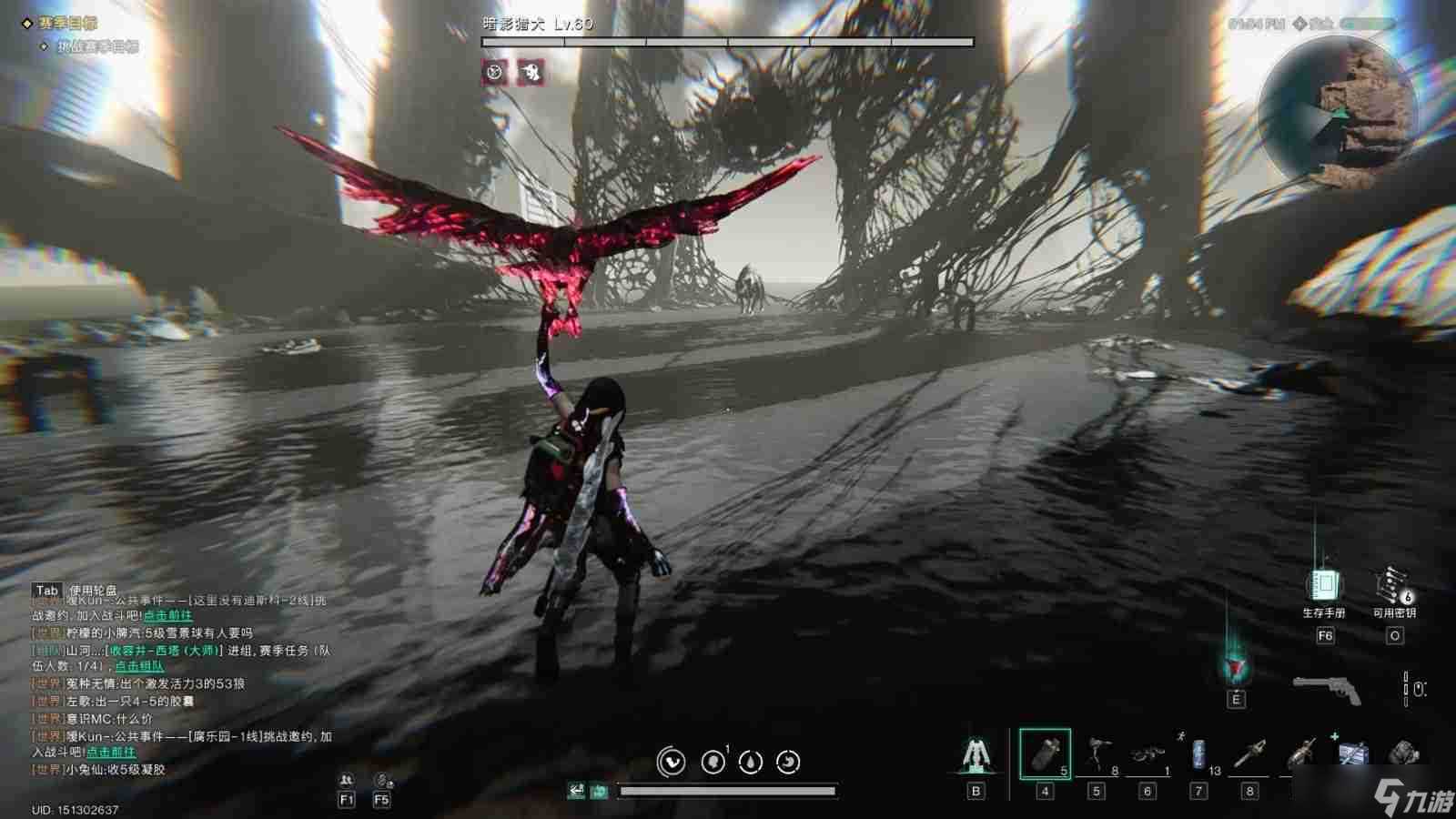This screenshot has width=1456, height=819.
Task: Open the white mech suit icon slot
Action: (976, 755)
